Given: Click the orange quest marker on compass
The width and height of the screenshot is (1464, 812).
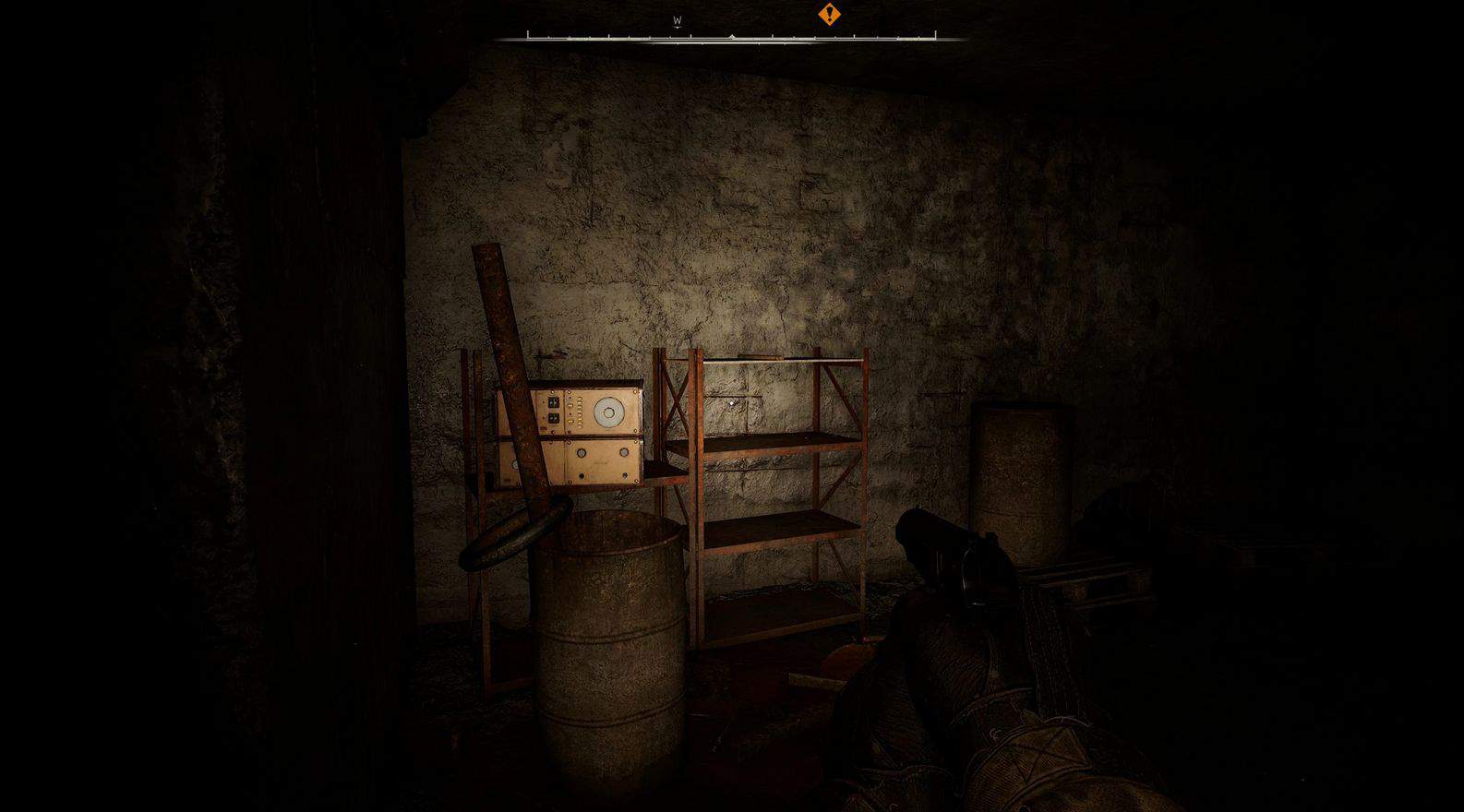Looking at the screenshot, I should coord(829,15).
